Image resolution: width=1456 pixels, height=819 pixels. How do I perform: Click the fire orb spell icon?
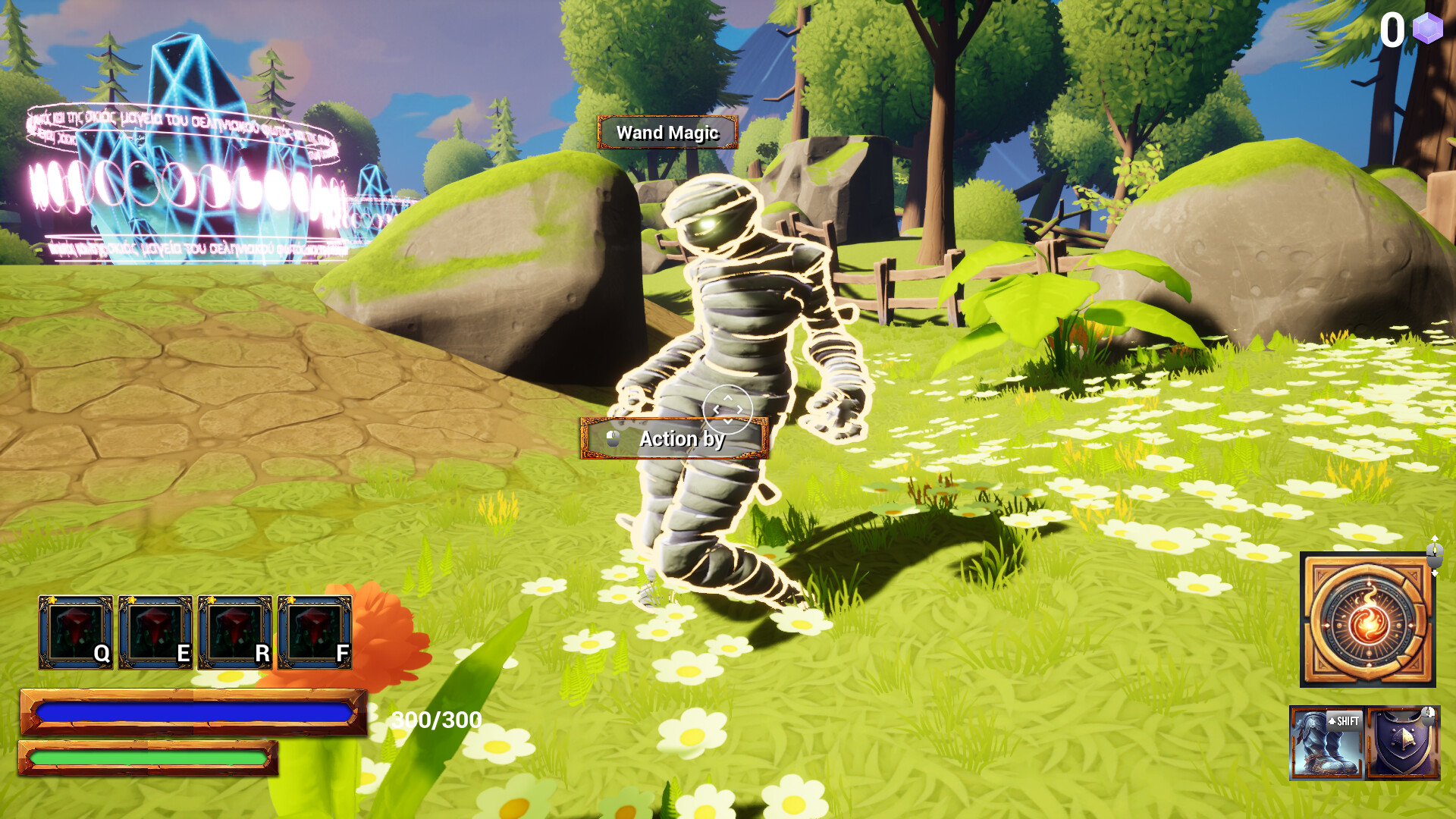(1367, 620)
